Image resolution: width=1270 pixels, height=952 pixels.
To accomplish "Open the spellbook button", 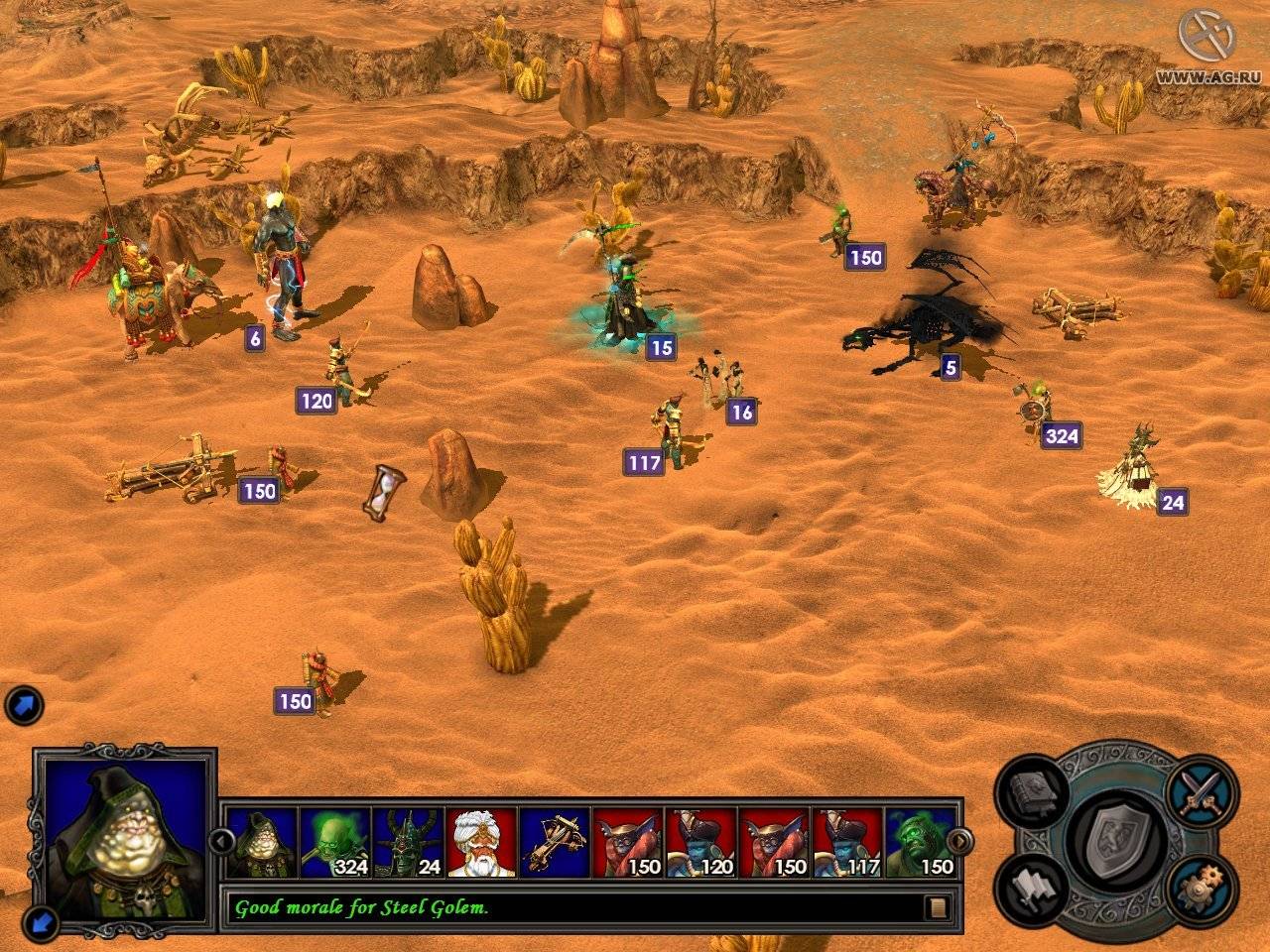I will 1039,793.
